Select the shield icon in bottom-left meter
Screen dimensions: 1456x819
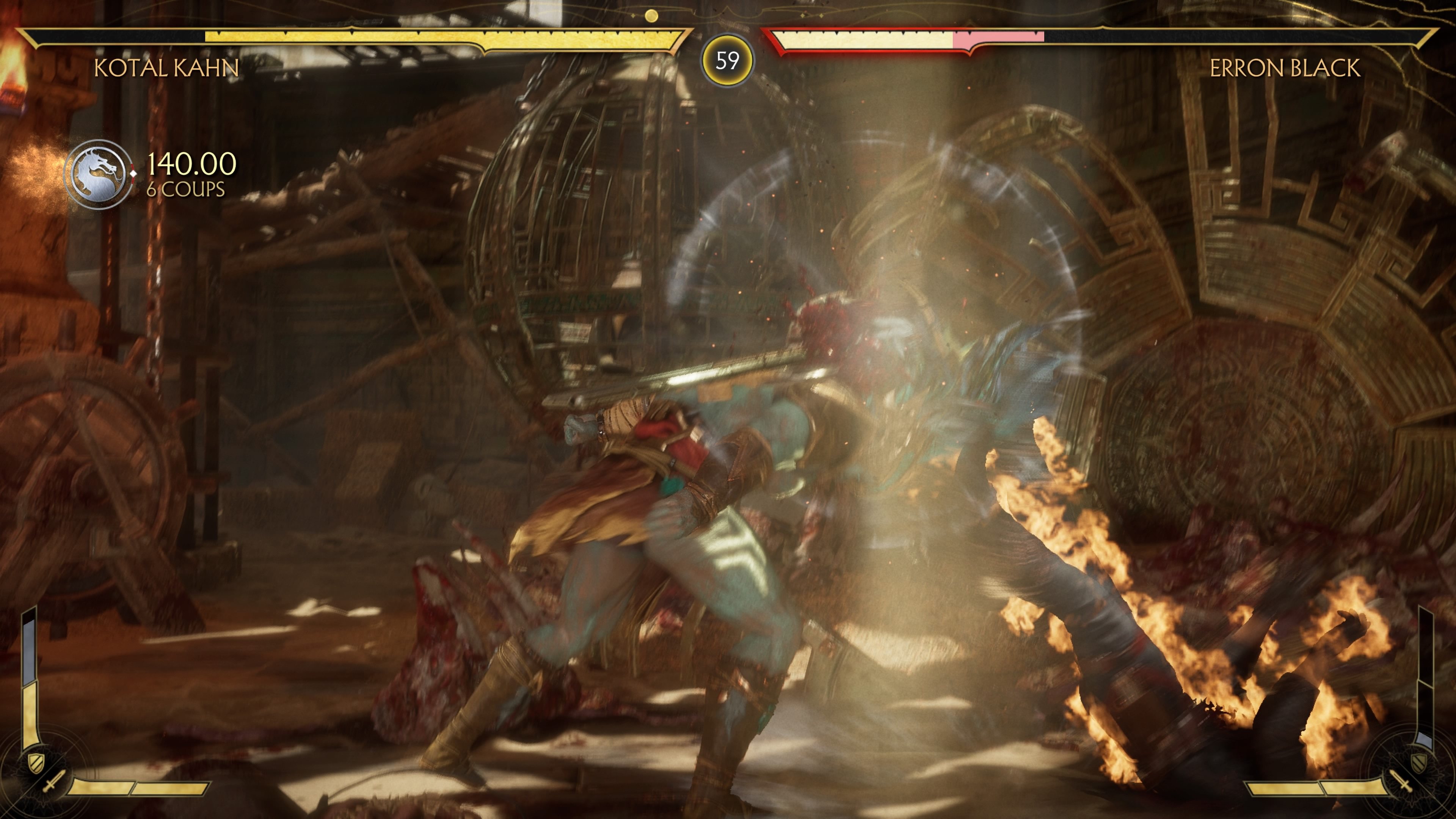coord(36,764)
